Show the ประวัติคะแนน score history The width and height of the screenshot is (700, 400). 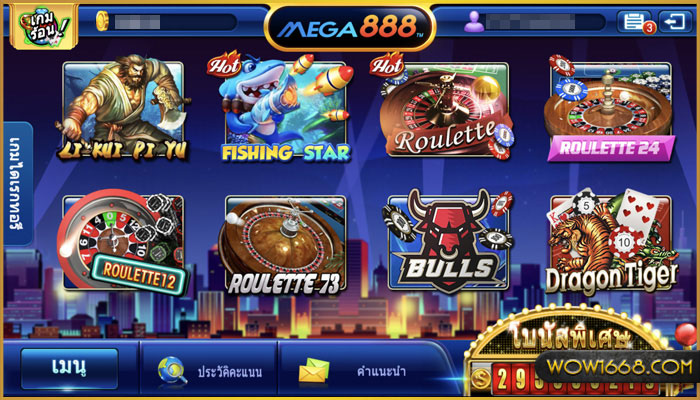[x=210, y=372]
